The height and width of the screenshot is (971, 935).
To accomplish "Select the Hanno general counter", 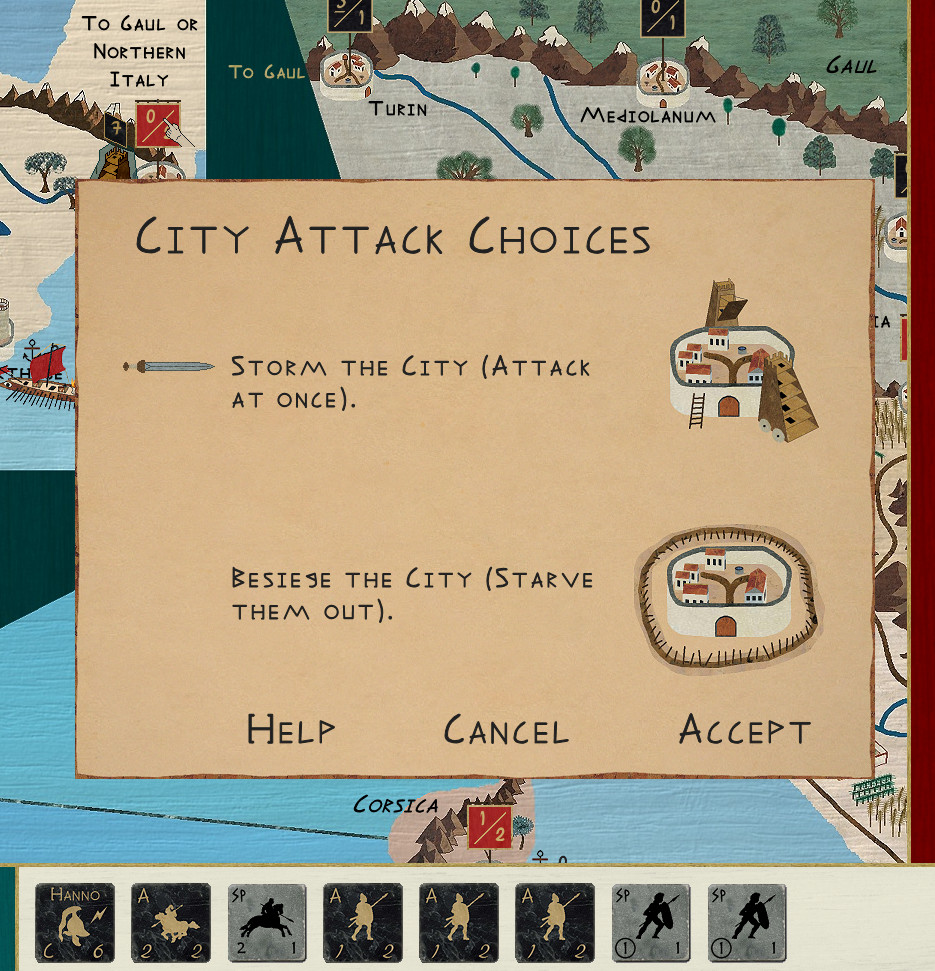I will (75, 922).
